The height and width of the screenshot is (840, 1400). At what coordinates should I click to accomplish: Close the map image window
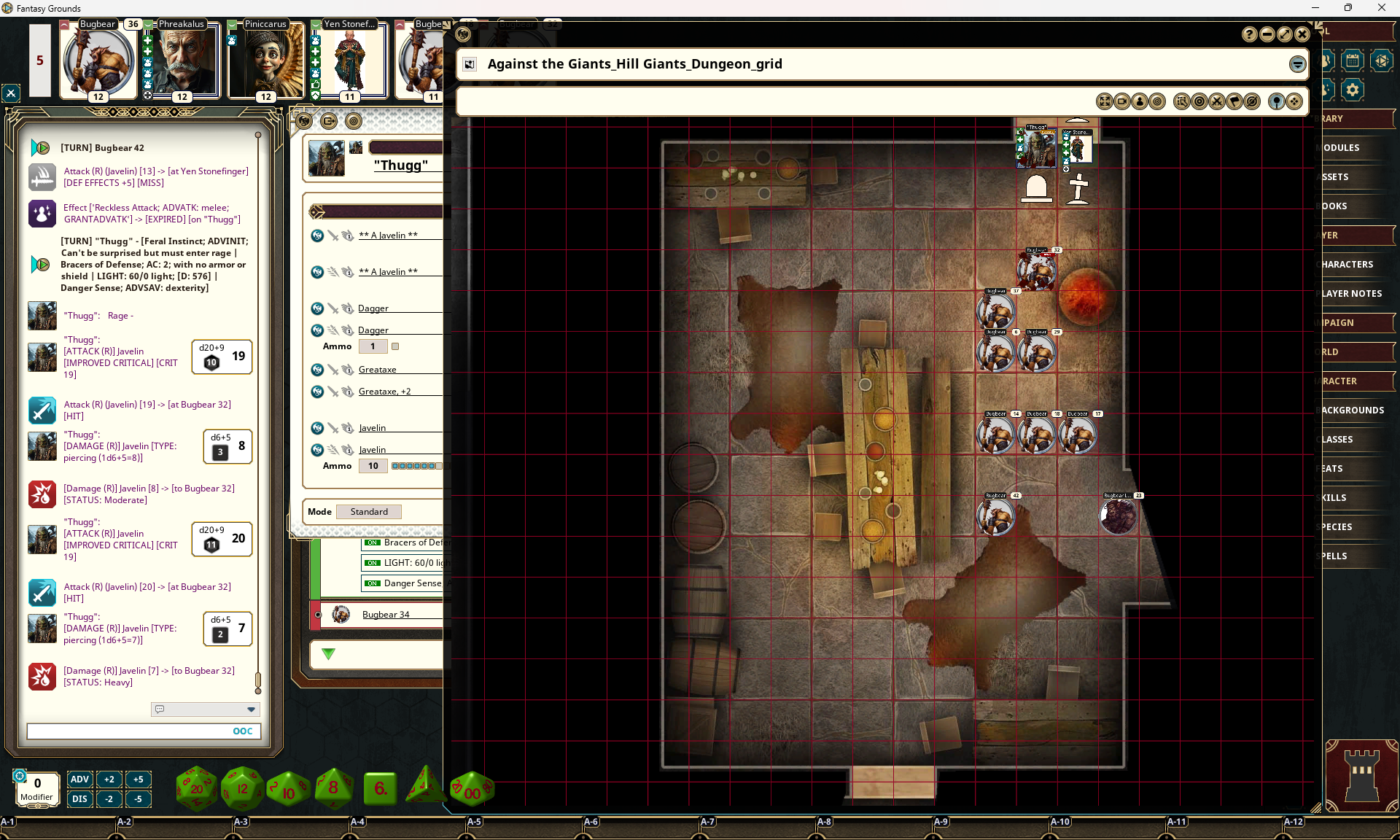1302,34
